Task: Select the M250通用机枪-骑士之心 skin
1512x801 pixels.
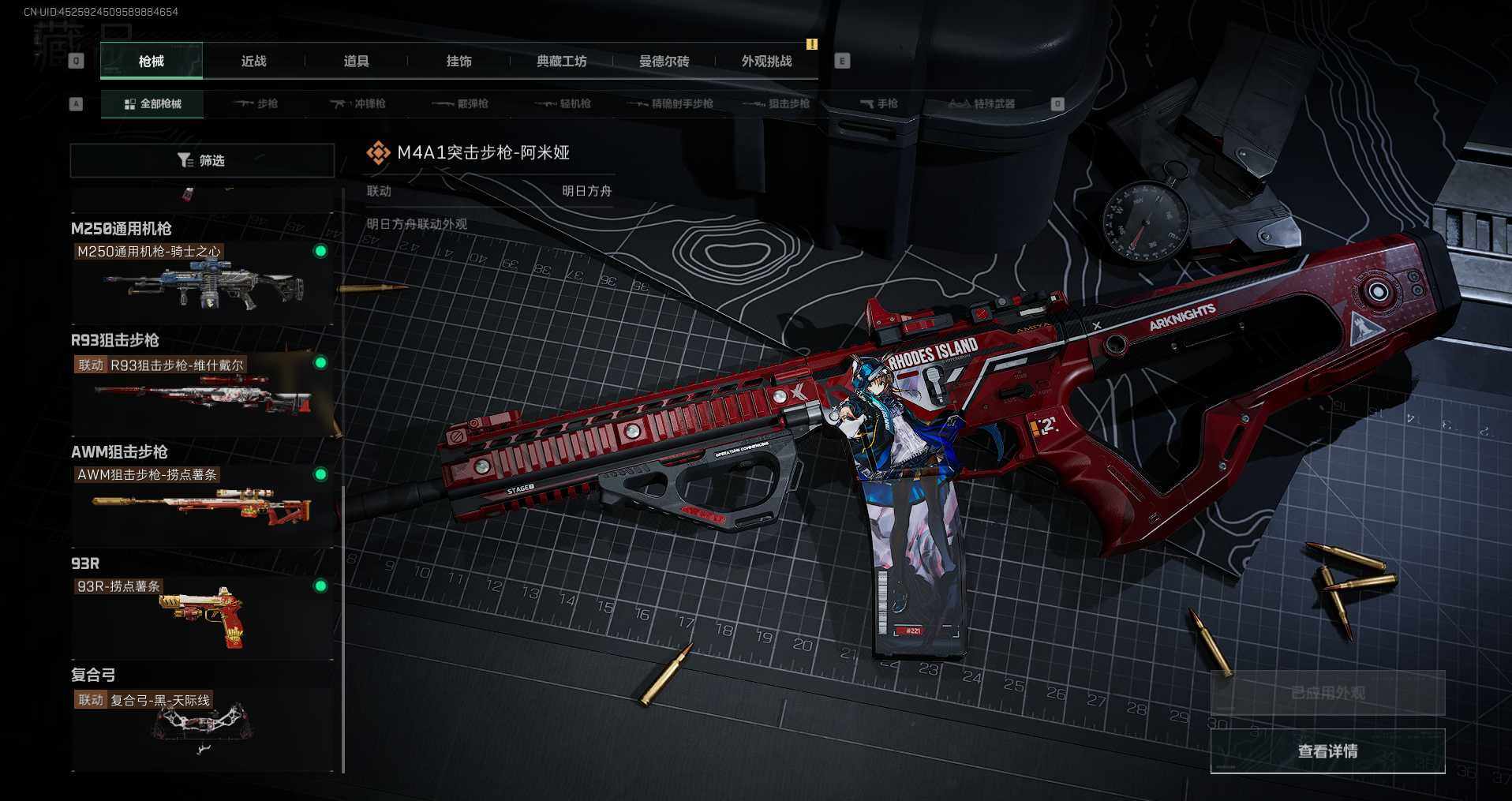Action: coord(202,279)
